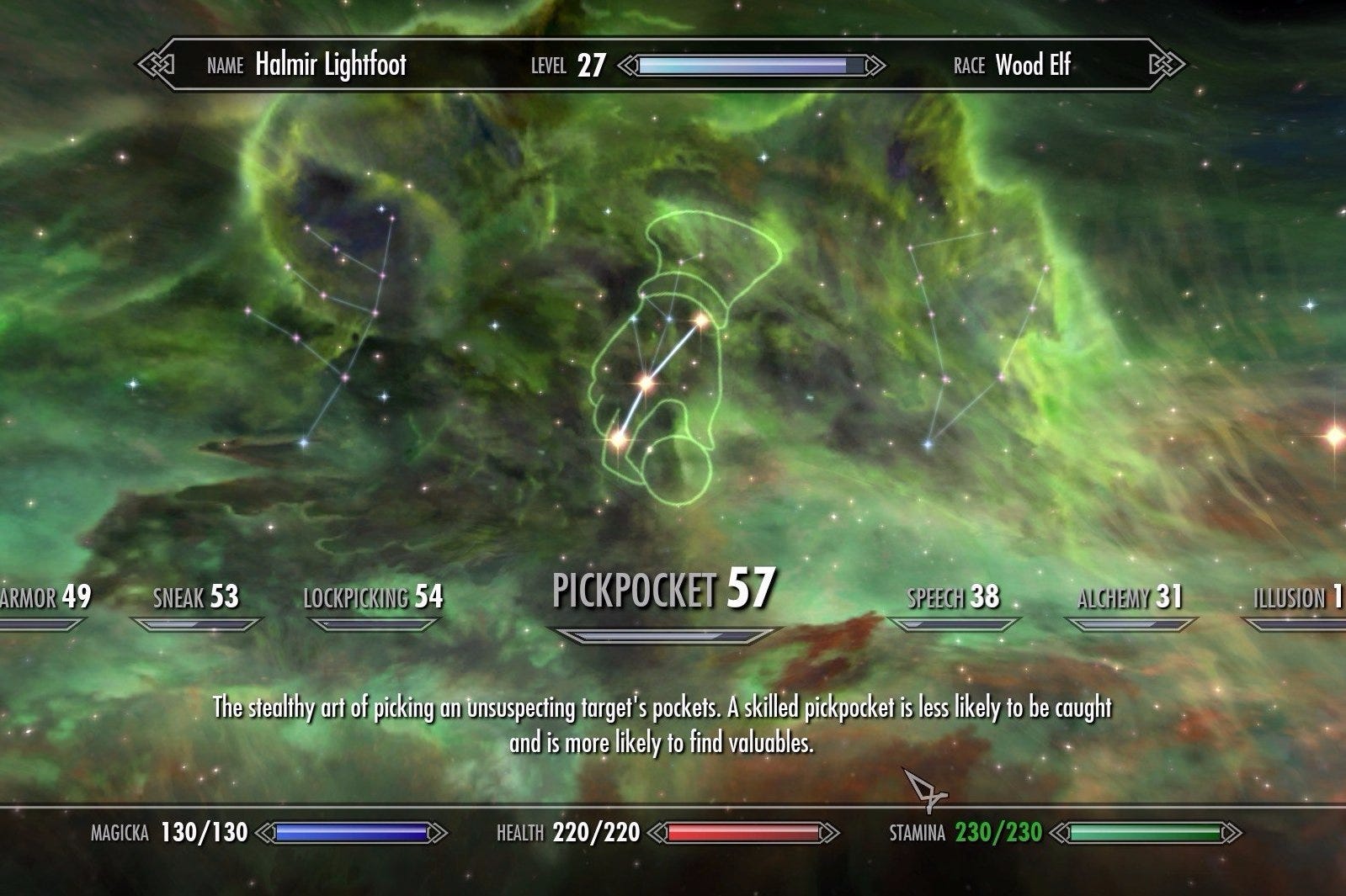Click the green Stamina 230/230 bar
This screenshot has width=1346, height=896.
click(1145, 833)
